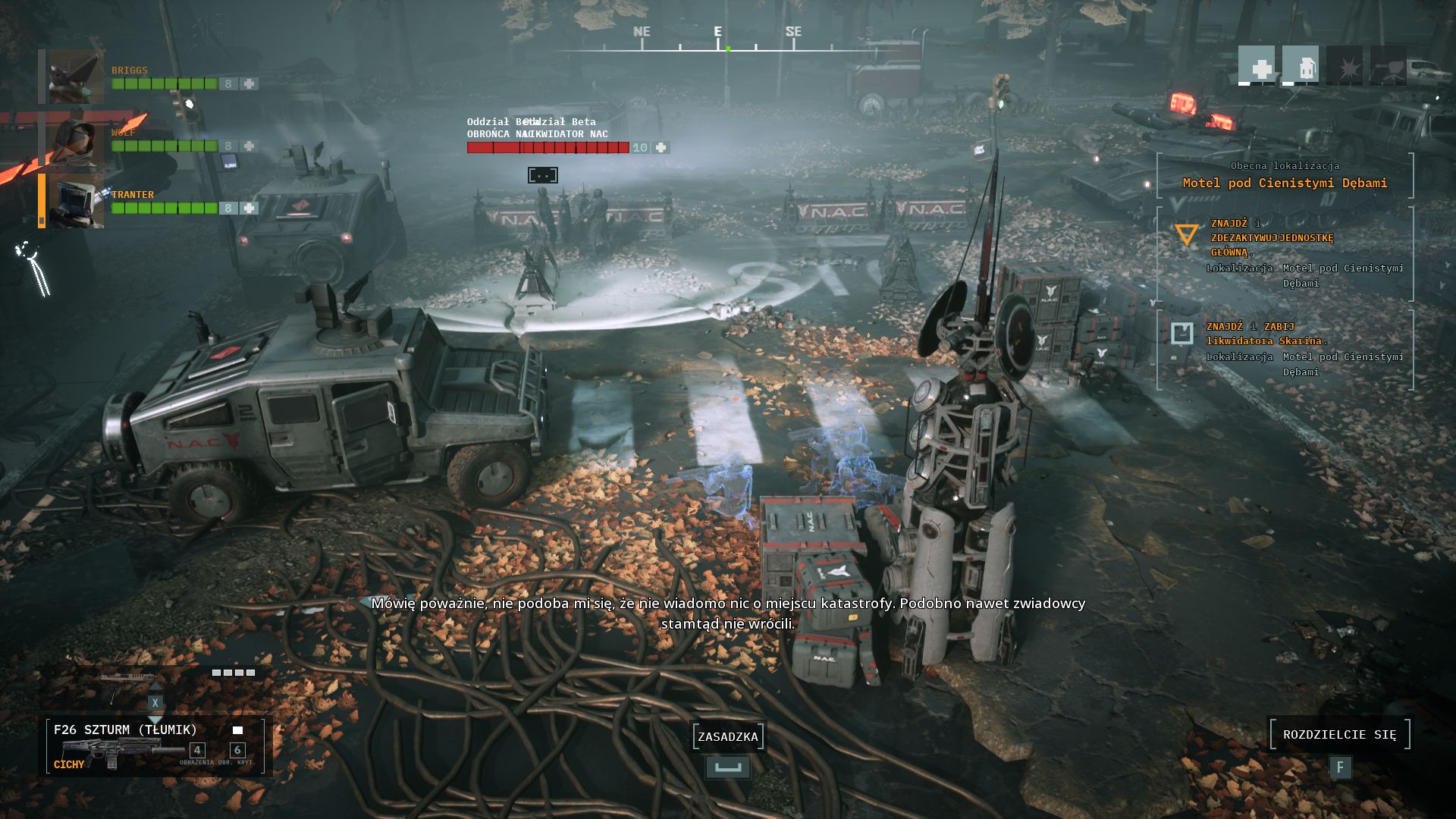Select Wolf's portrait in the squad list

76,140
